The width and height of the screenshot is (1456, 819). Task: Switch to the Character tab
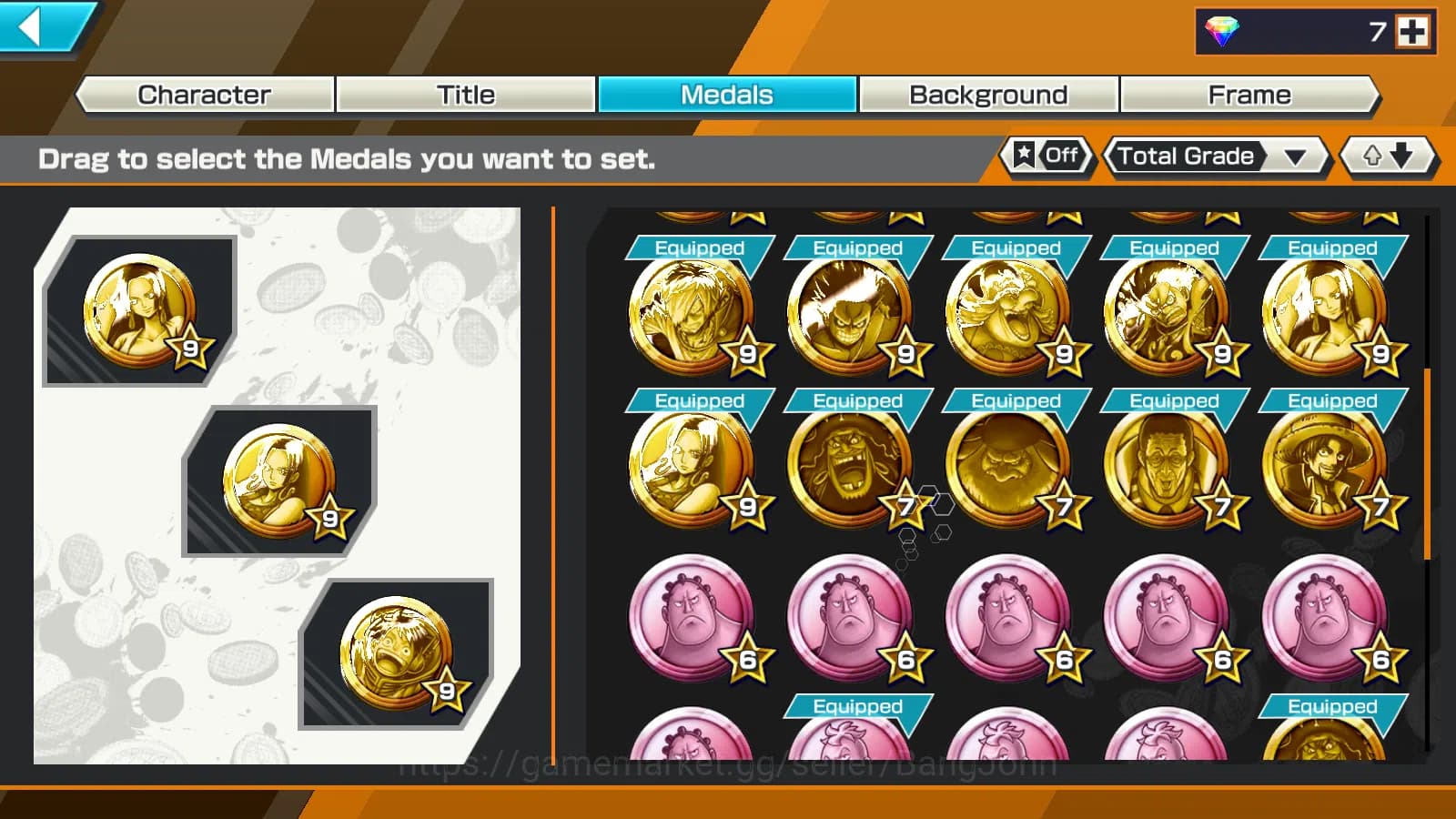203,94
